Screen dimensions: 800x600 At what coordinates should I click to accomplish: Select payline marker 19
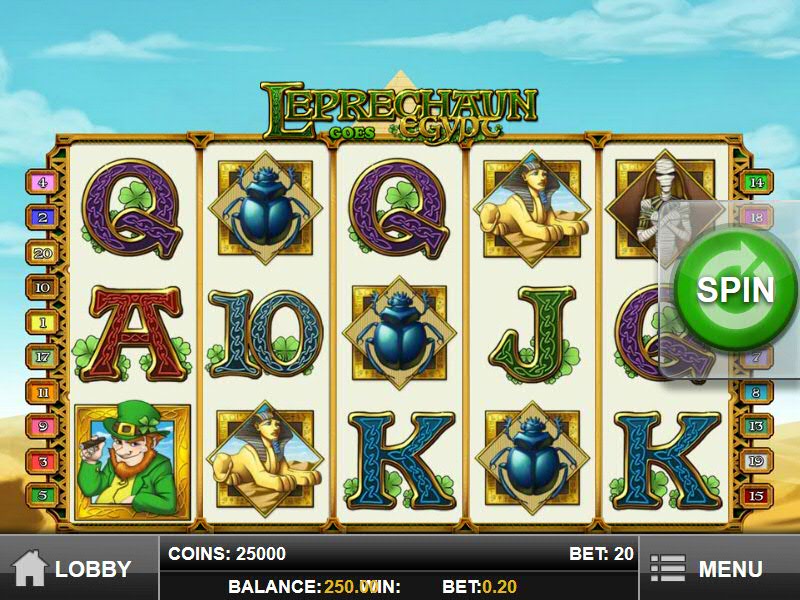coord(756,462)
